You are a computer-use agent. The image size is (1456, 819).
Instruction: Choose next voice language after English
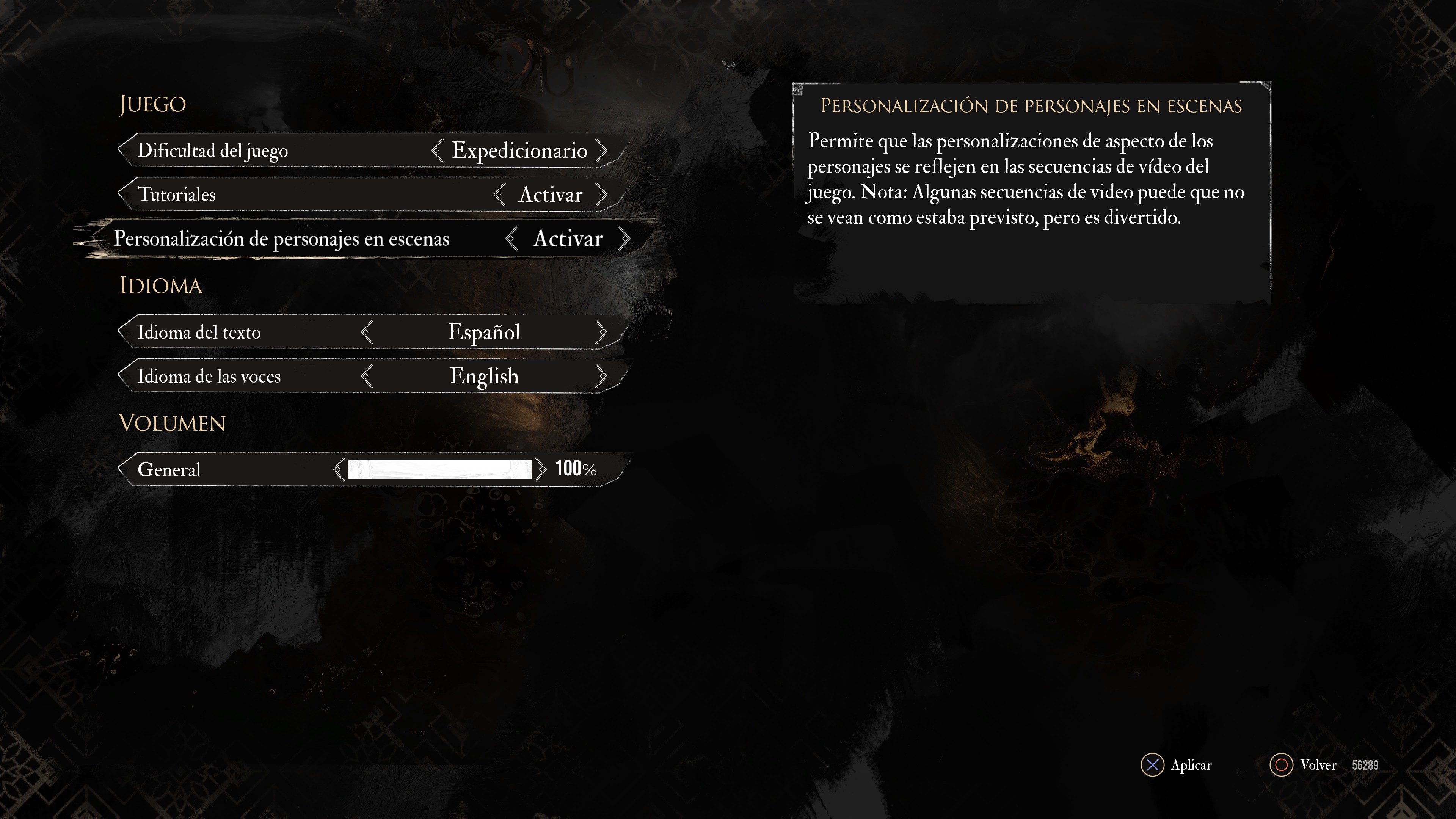(x=601, y=376)
